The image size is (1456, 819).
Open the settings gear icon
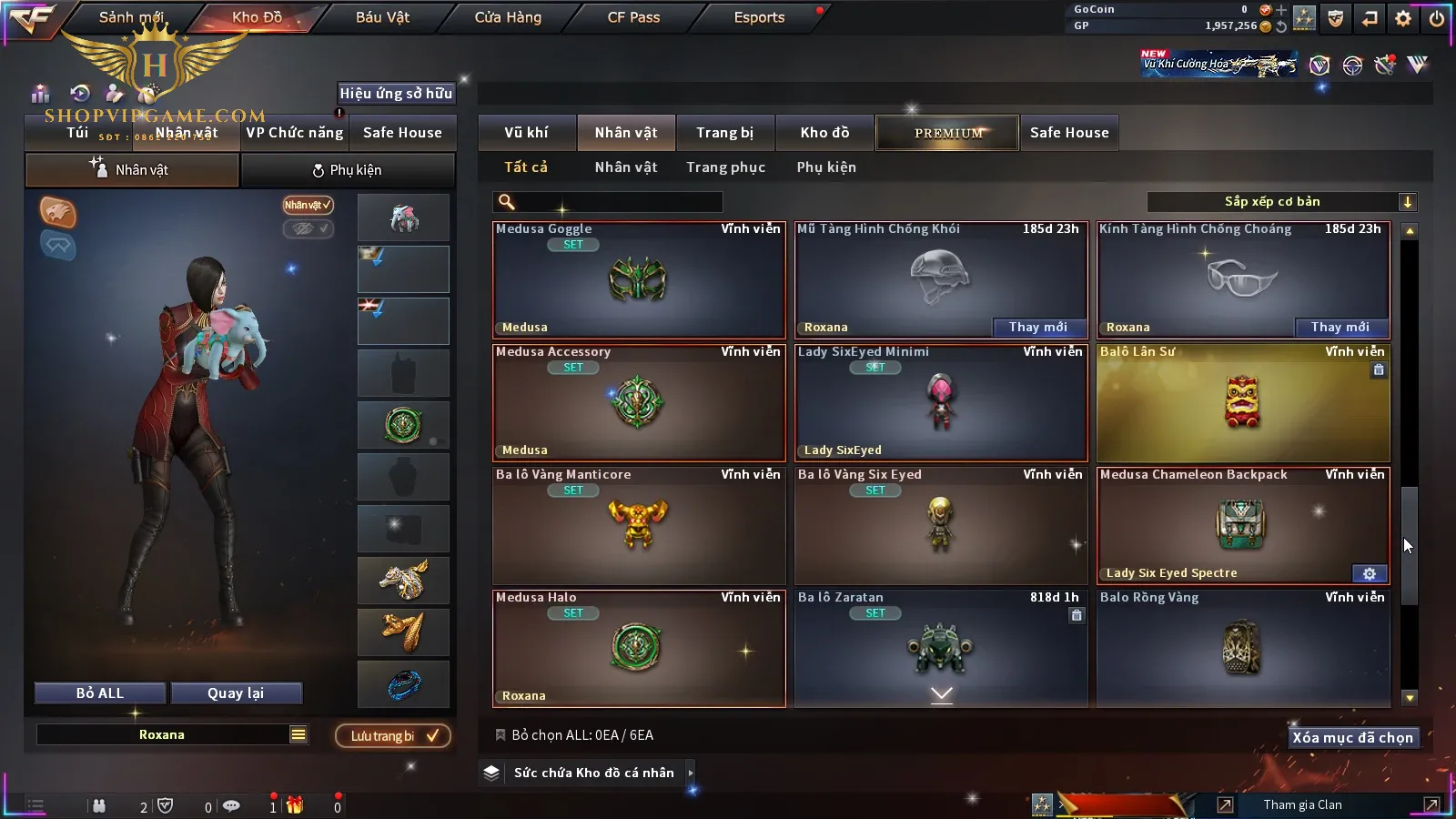pyautogui.click(x=1403, y=18)
